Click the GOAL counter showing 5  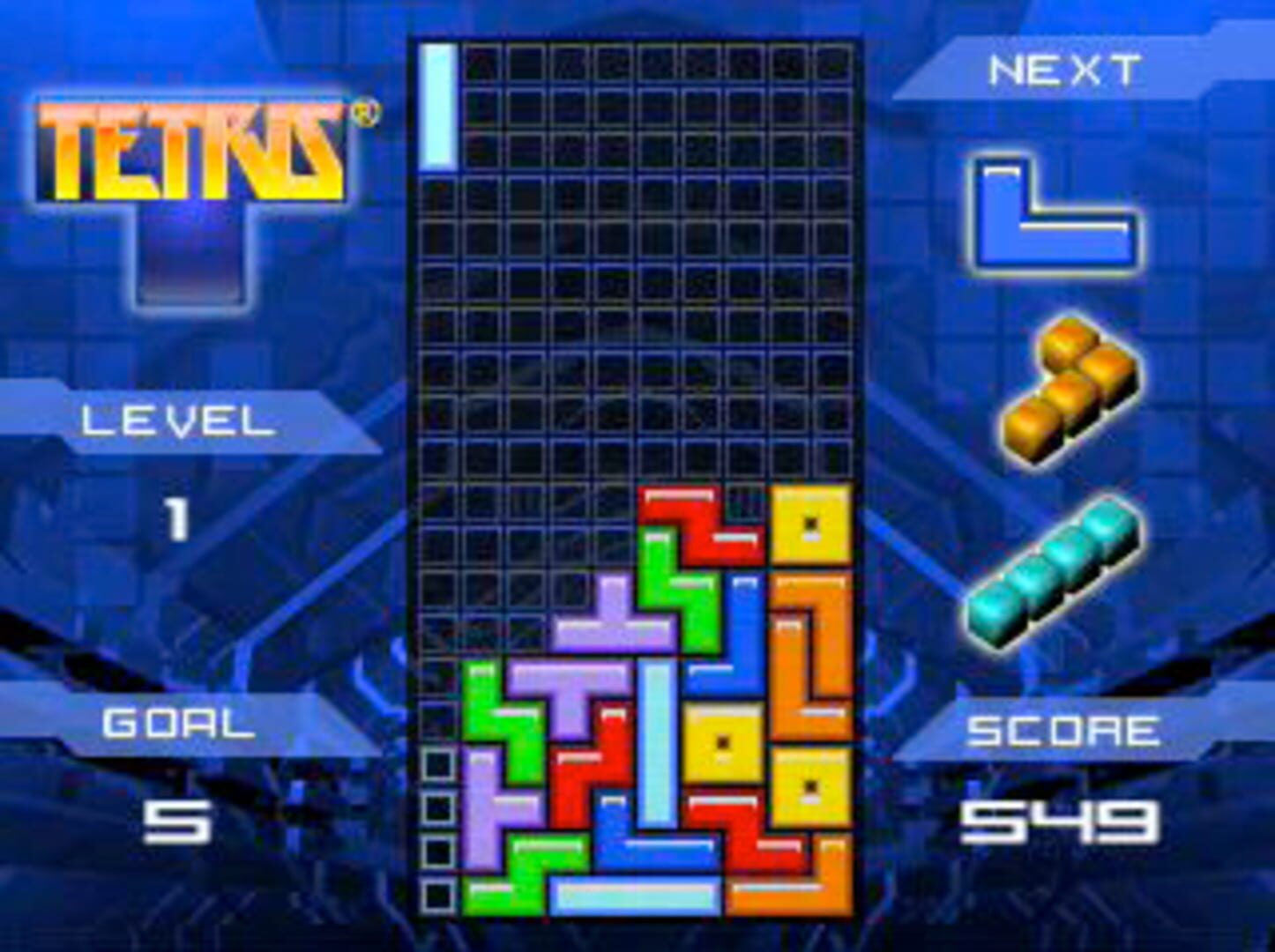pyautogui.click(x=176, y=820)
